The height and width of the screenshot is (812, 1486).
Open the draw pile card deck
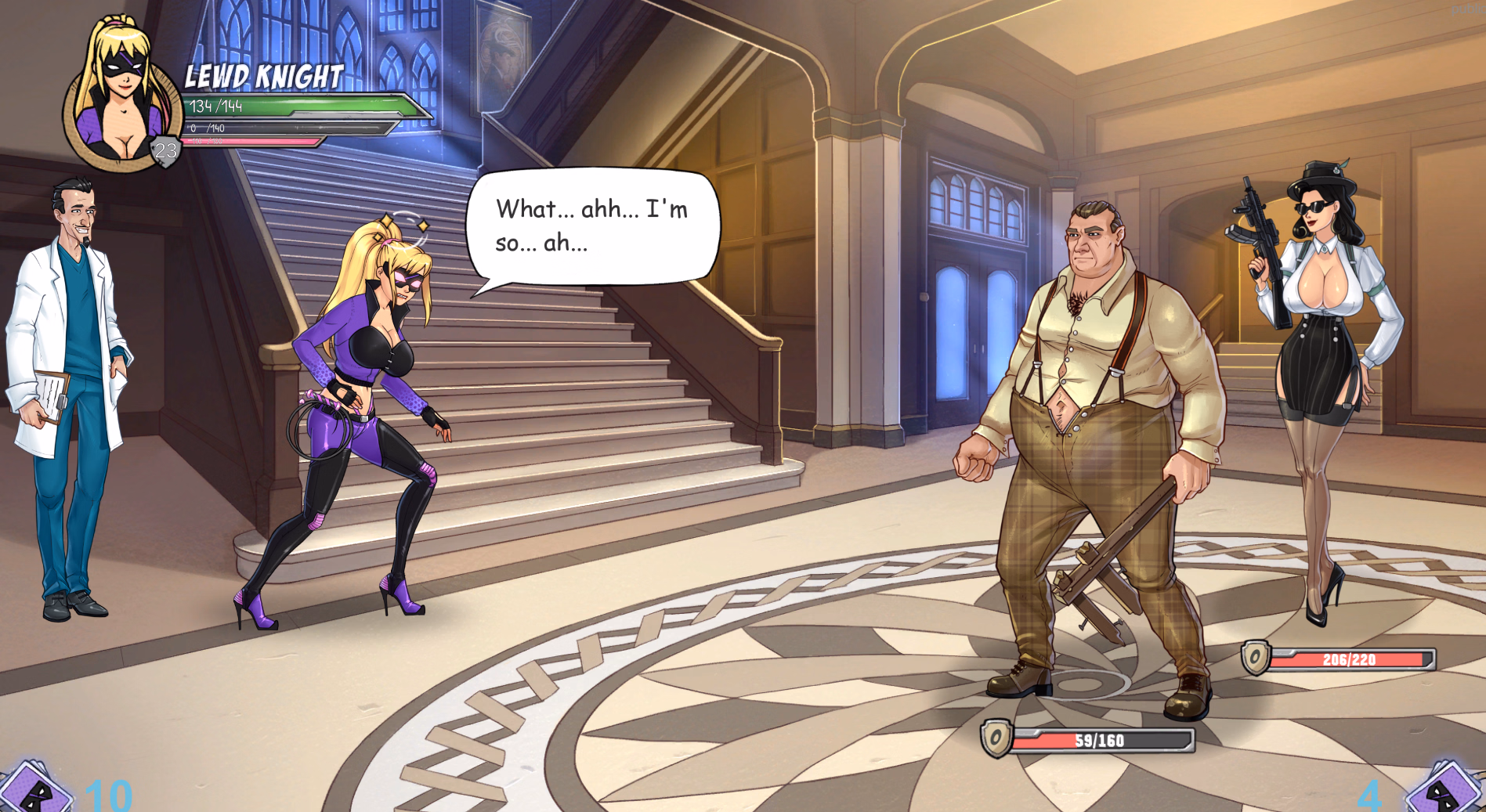[35, 791]
